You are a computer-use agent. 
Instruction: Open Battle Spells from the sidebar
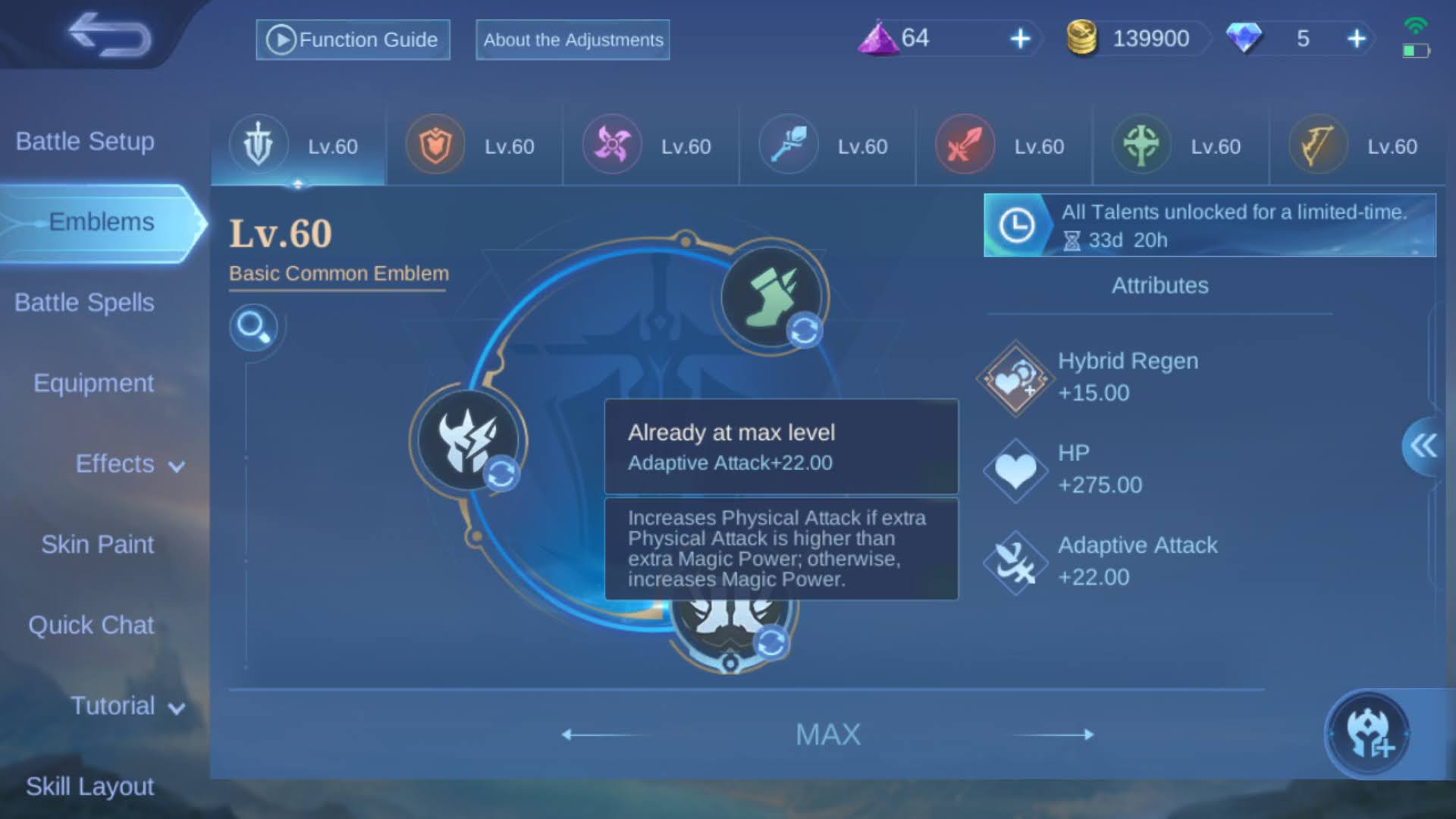click(x=84, y=302)
